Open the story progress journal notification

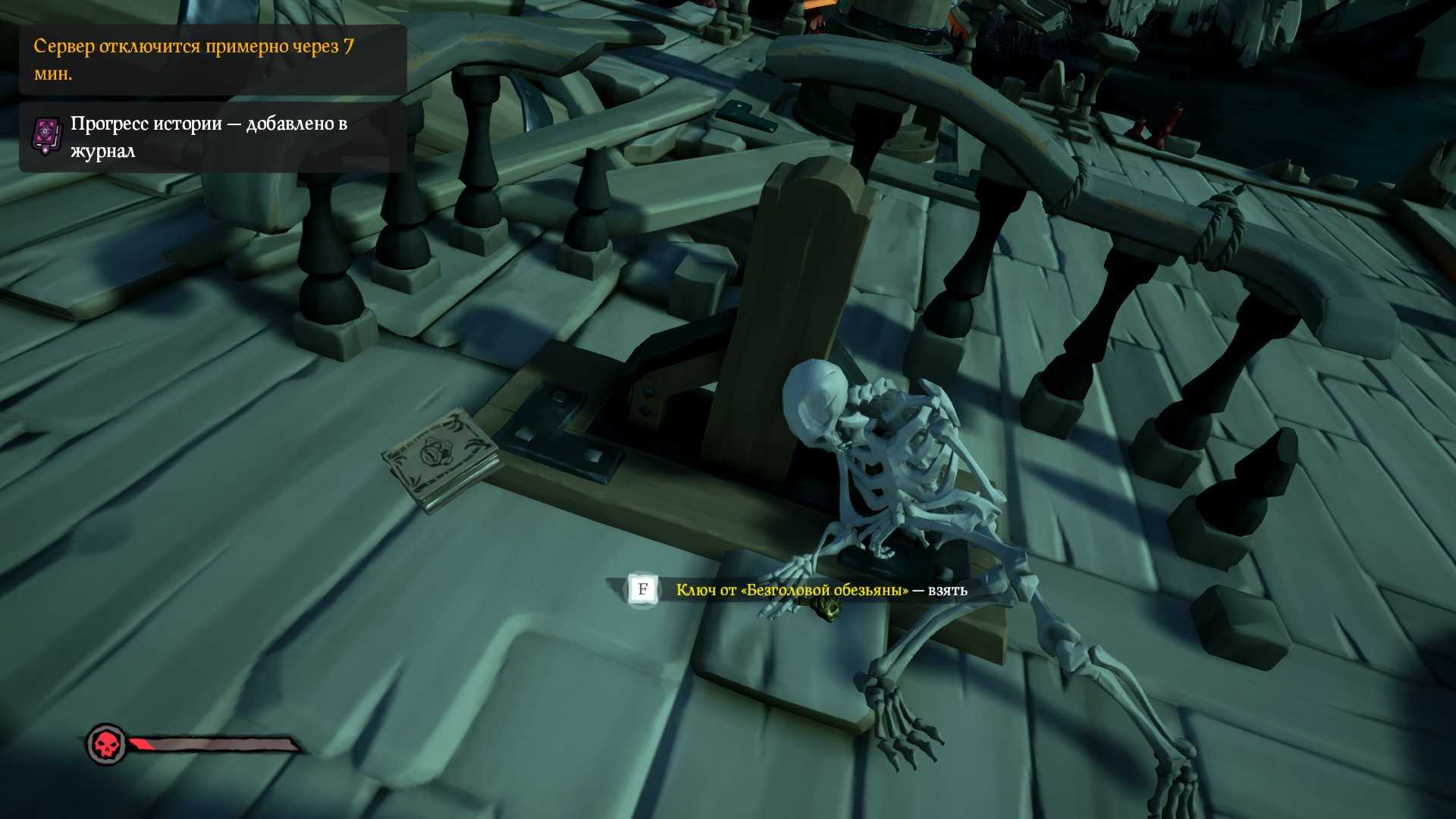pos(212,137)
